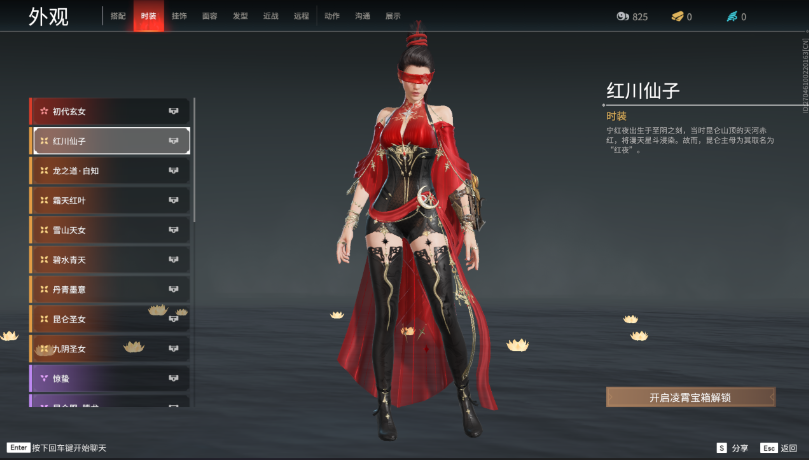Open the 挂饰 tab
Image resolution: width=809 pixels, height=460 pixels.
pyautogui.click(x=179, y=17)
